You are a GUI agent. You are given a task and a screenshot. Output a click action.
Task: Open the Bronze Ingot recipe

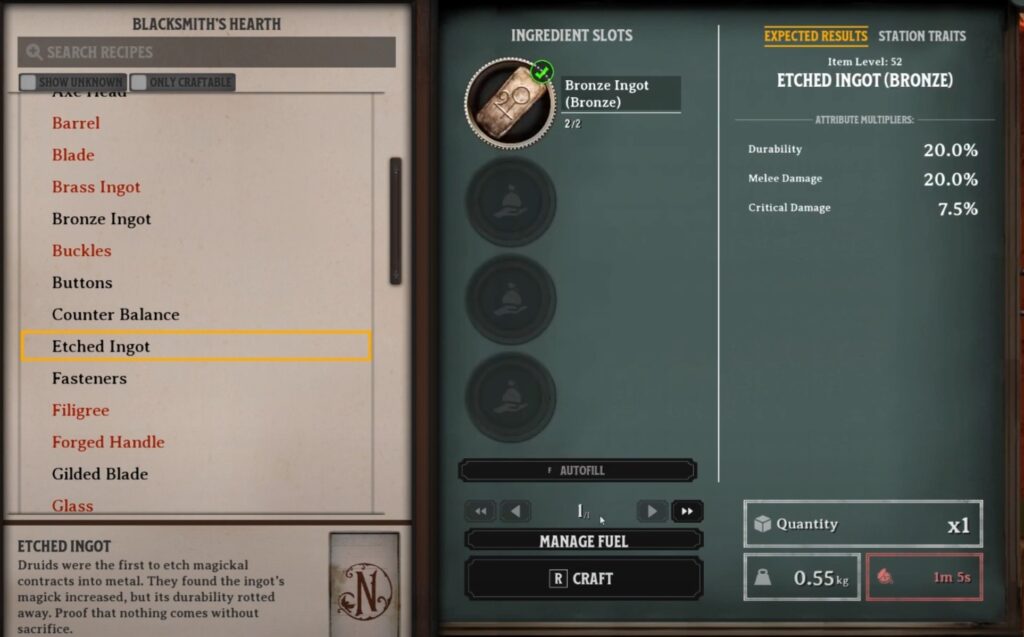pos(101,219)
